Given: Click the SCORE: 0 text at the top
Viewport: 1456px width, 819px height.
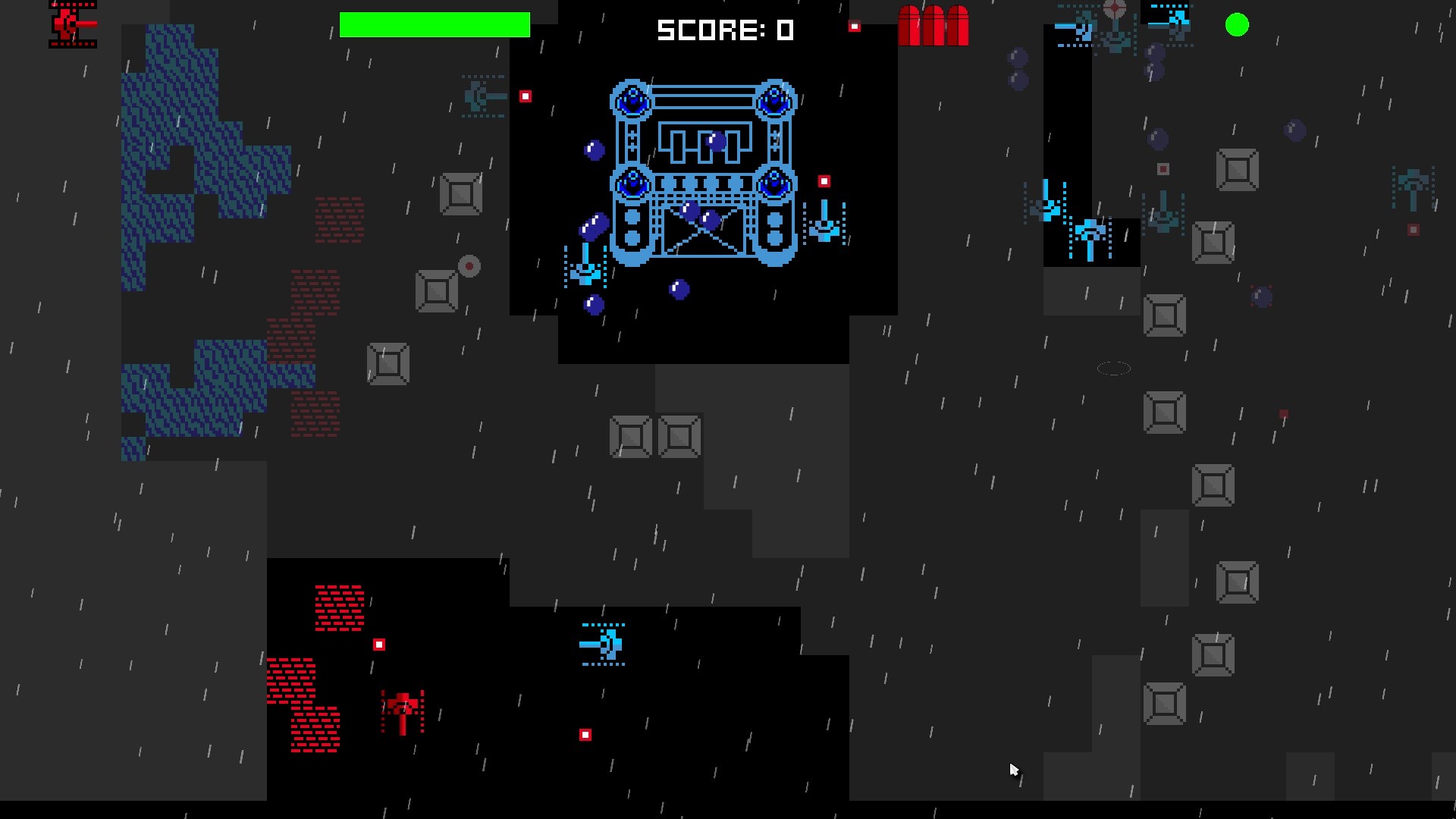Looking at the screenshot, I should tap(726, 30).
